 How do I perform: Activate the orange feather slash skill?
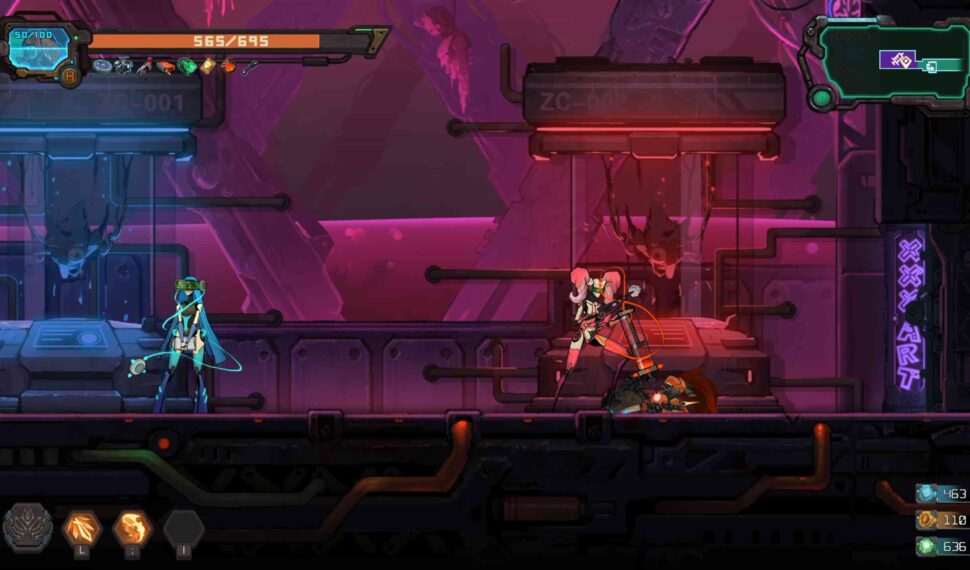click(81, 528)
